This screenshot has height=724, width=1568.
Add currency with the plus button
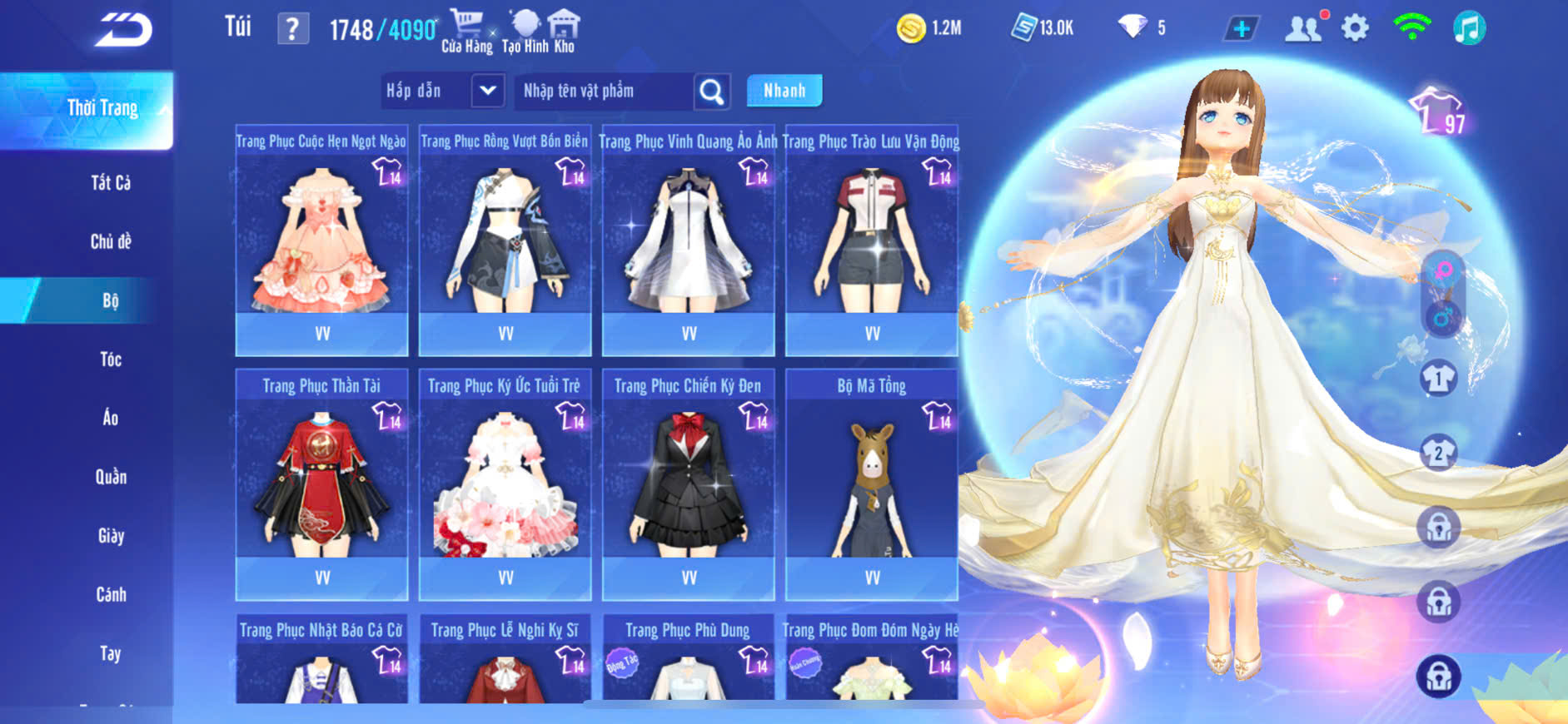(x=1241, y=29)
